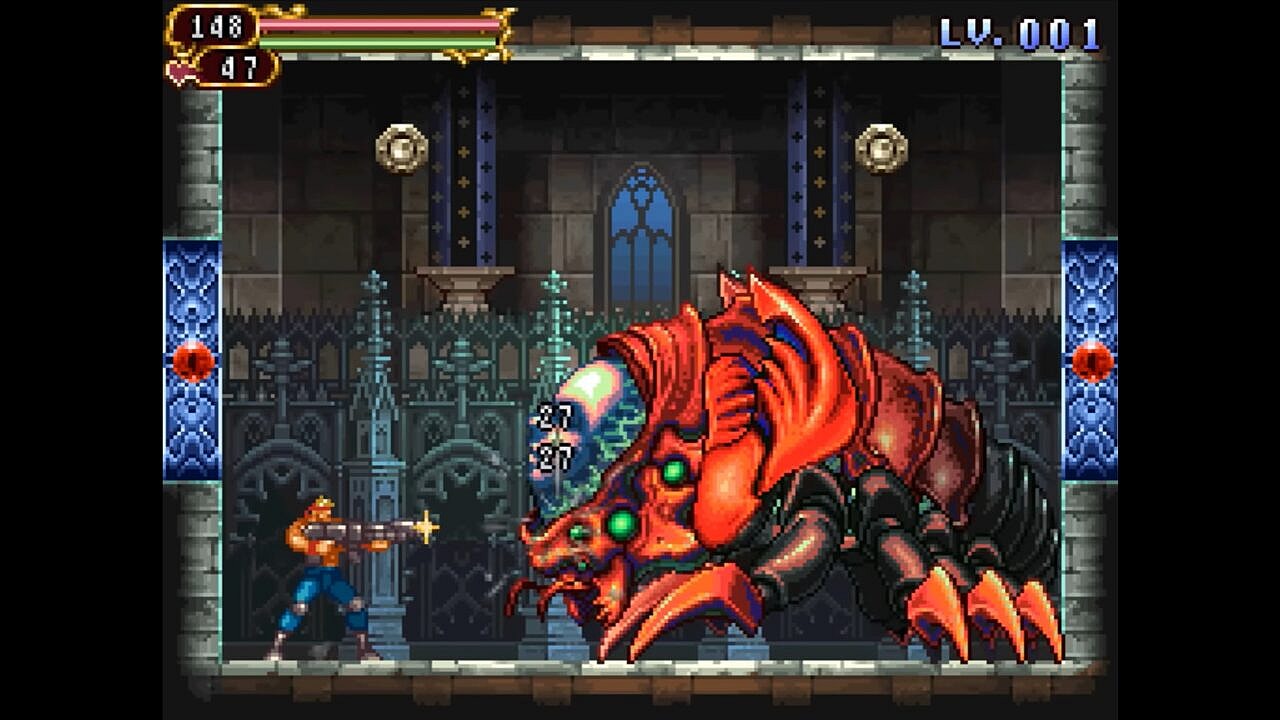Image resolution: width=1280 pixels, height=720 pixels.
Task: Click the pink secondary gauge above the health bar
Action: (x=380, y=24)
